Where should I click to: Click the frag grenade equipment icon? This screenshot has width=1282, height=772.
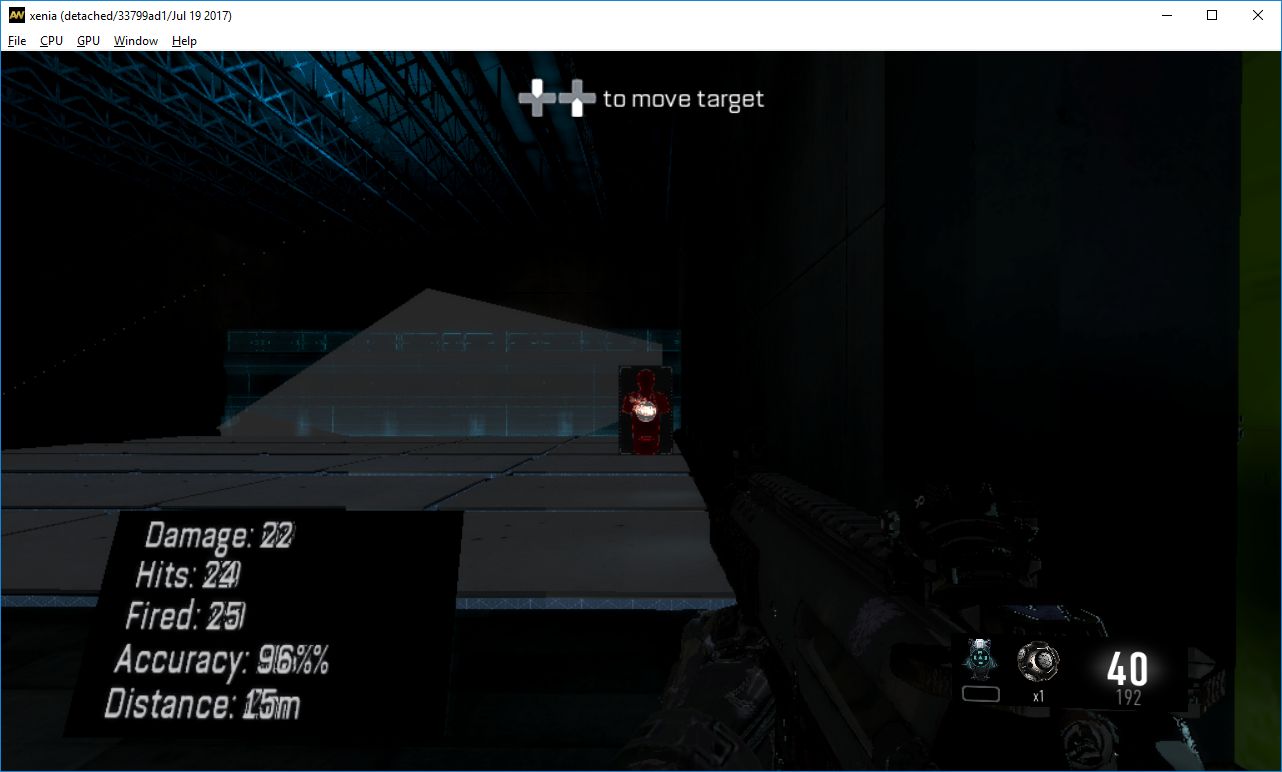click(x=1038, y=662)
